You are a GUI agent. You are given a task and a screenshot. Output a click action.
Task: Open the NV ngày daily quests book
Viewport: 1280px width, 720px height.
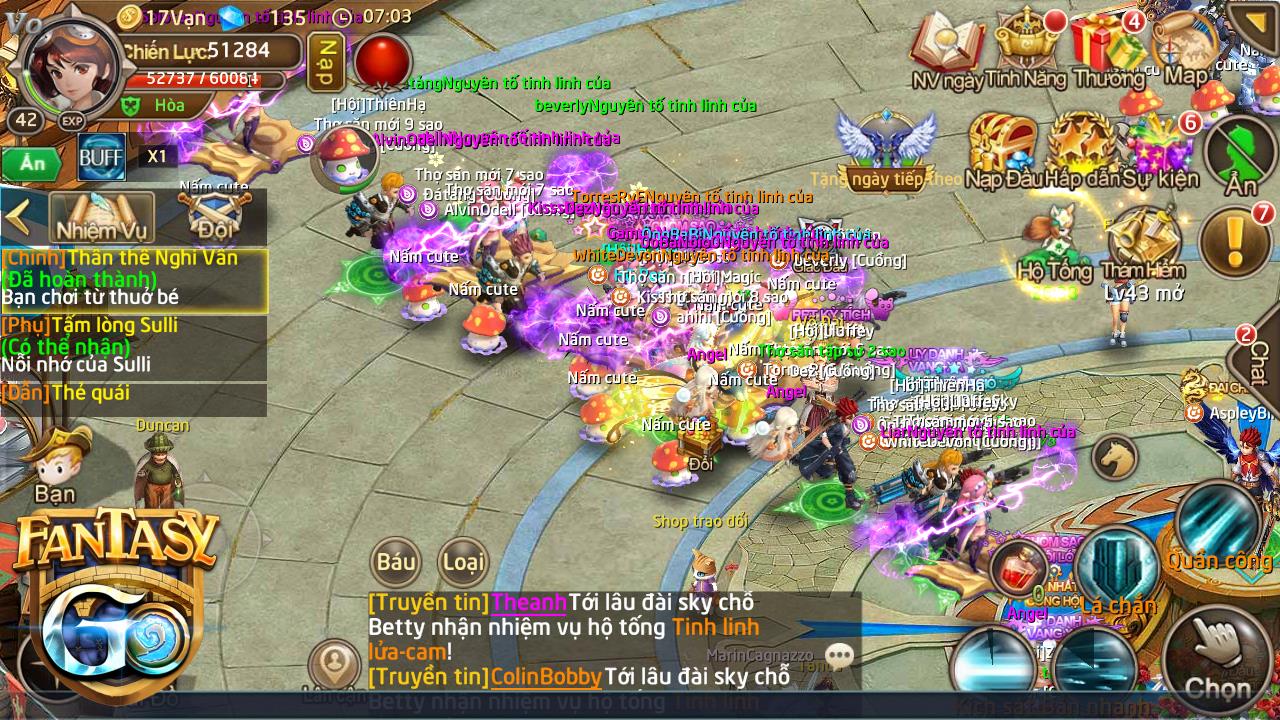point(947,50)
